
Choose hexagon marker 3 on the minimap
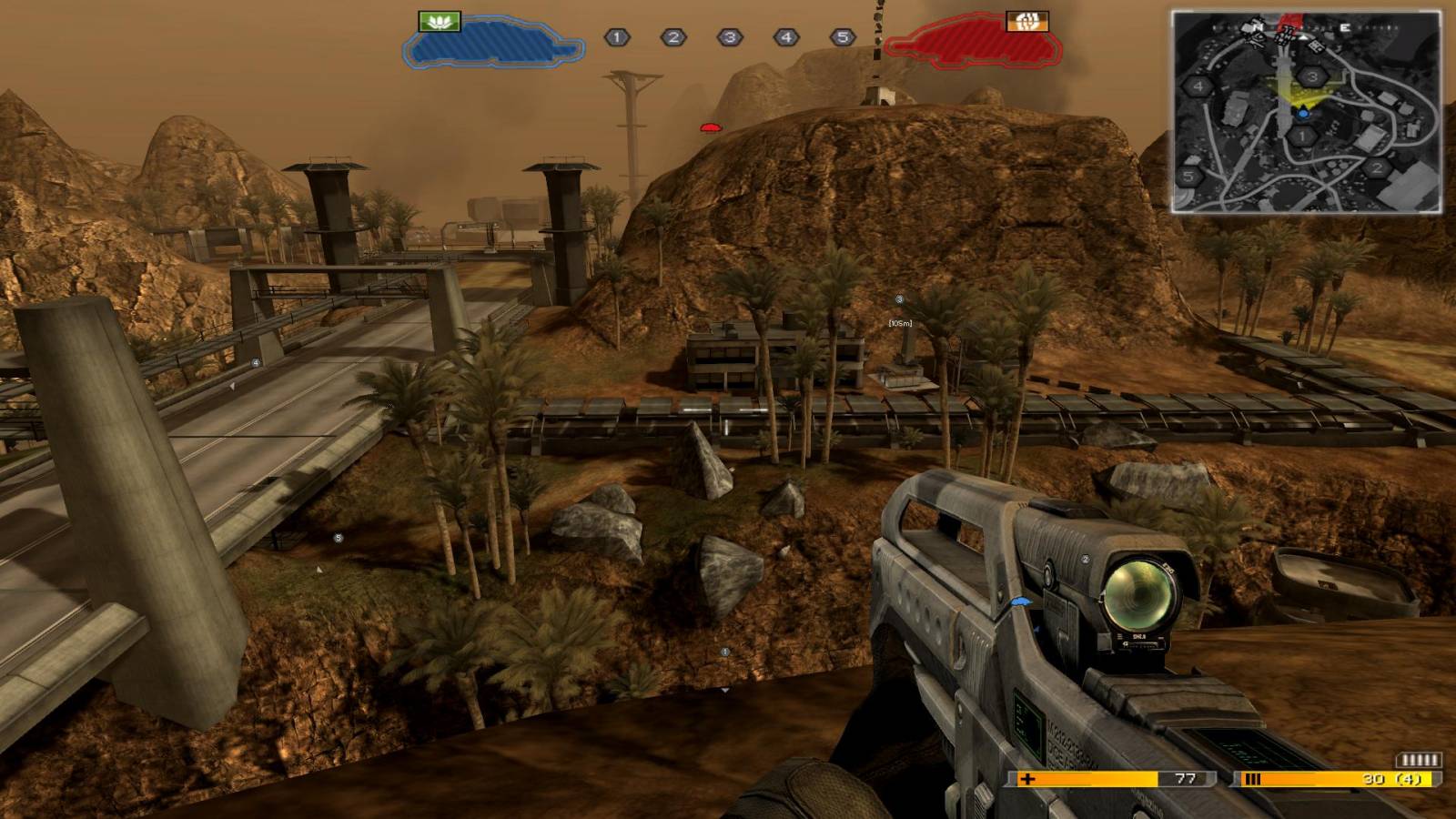[1312, 77]
